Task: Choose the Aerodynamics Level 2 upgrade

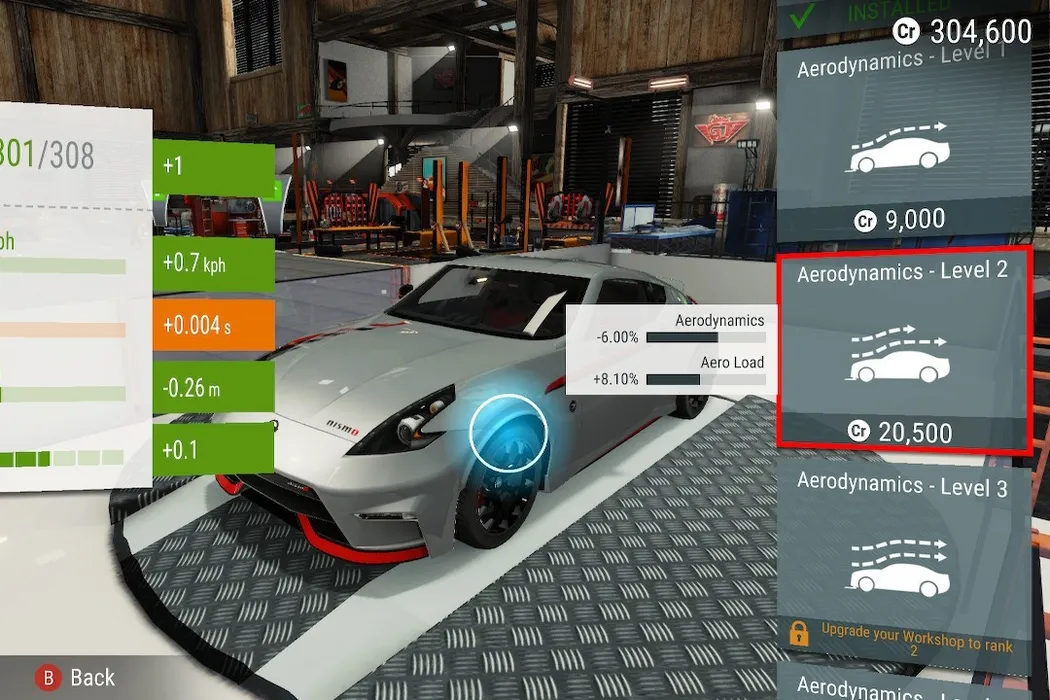Action: (x=904, y=350)
